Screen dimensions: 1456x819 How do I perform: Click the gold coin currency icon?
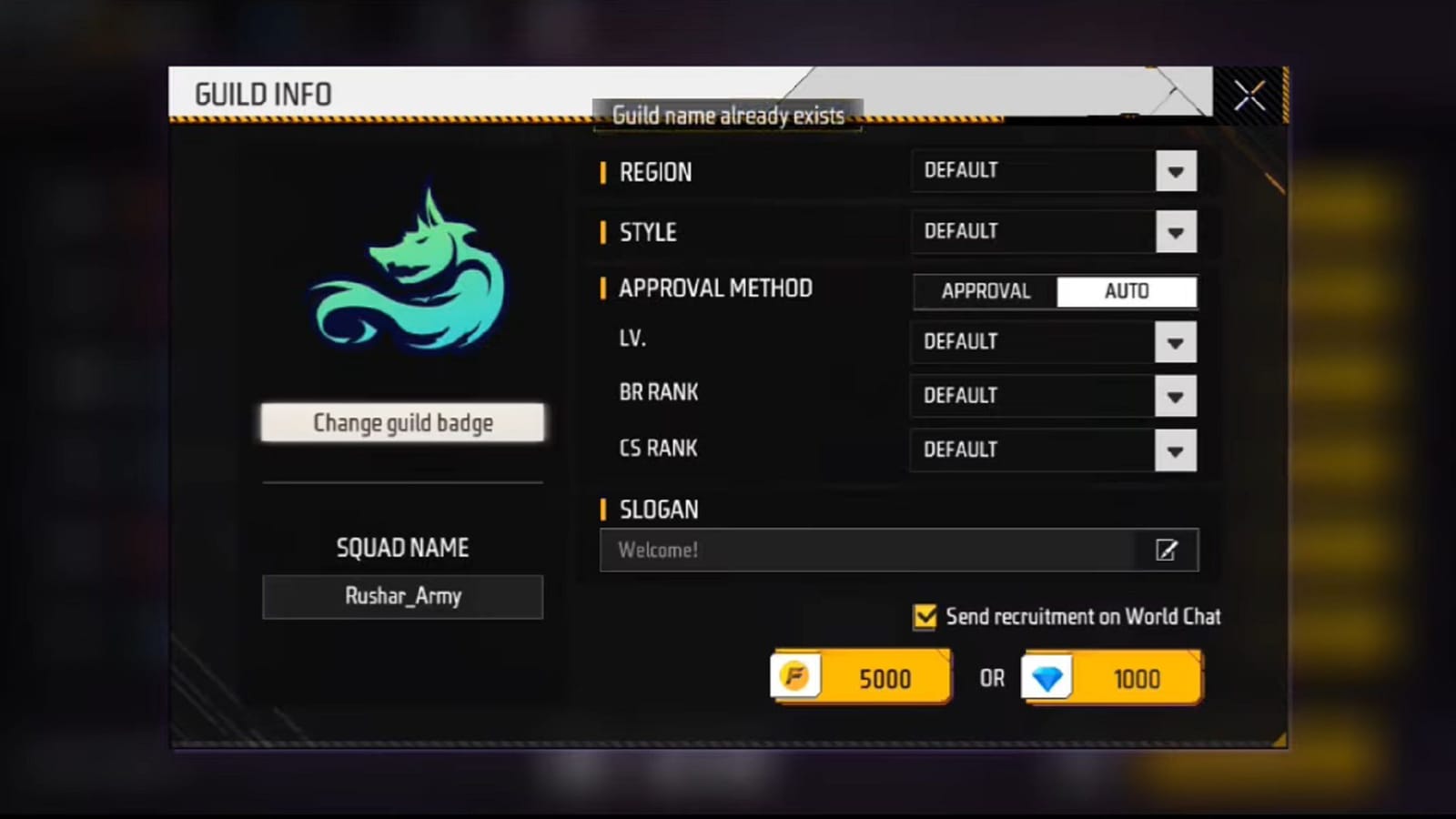click(x=795, y=677)
